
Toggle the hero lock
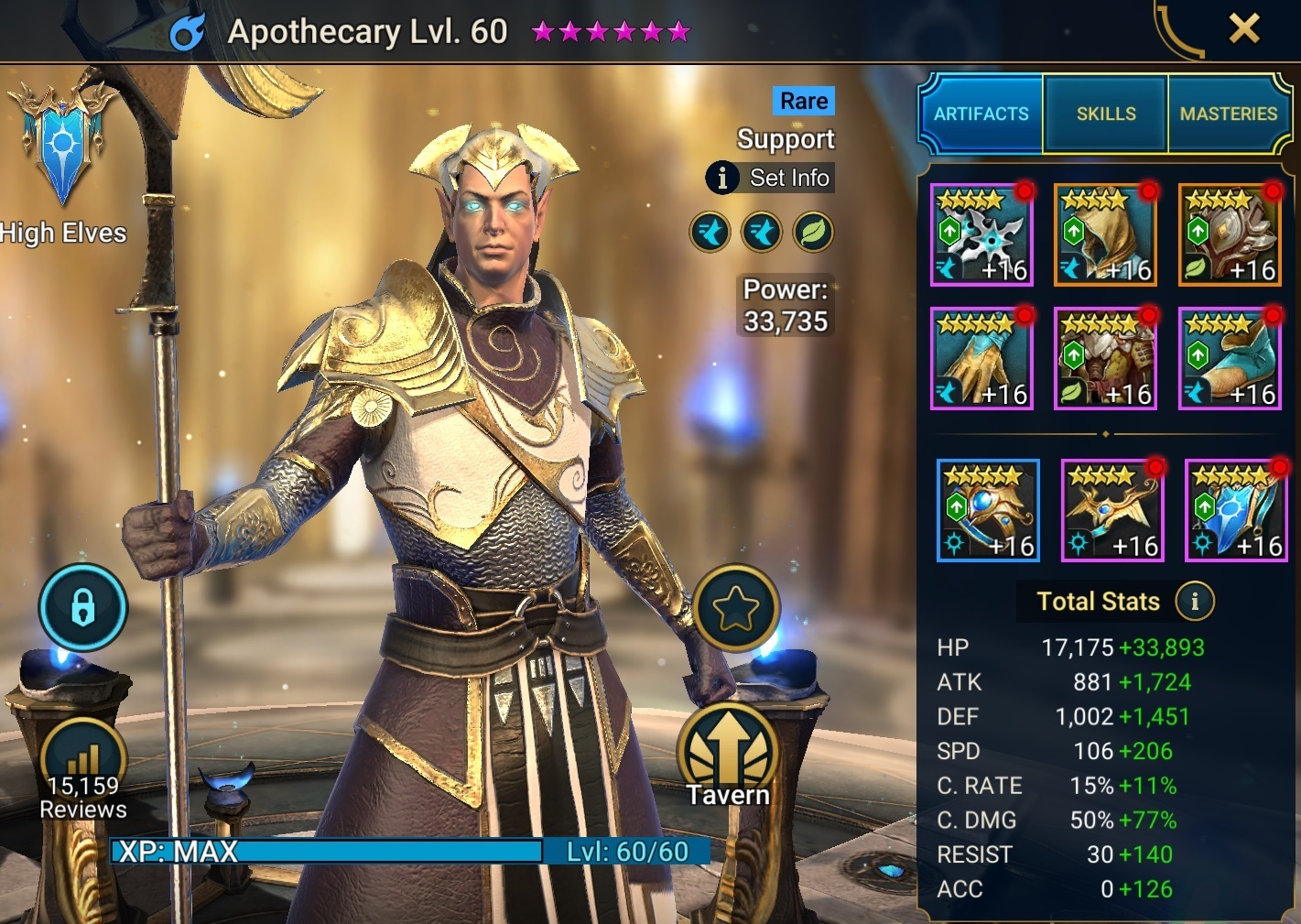click(x=83, y=607)
